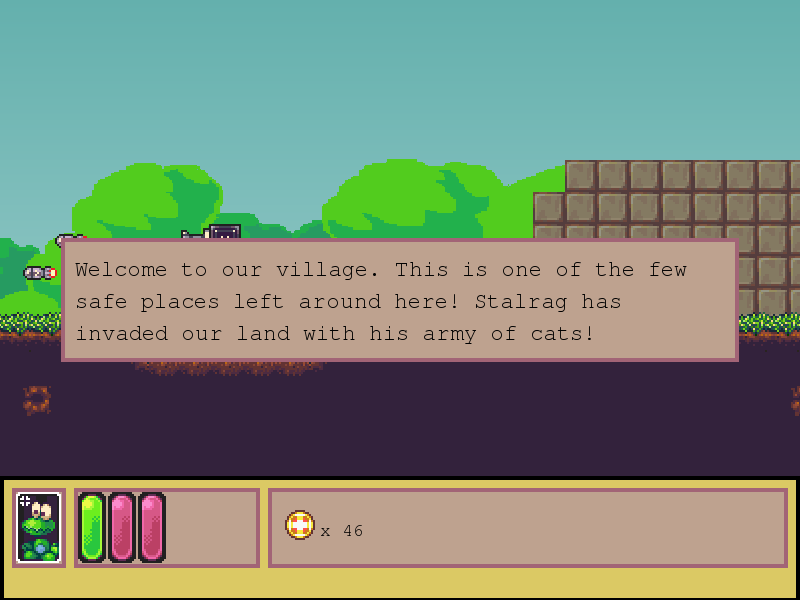Screen dimensions: 800x600
Task: Select the frog character portrait
Action: pyautogui.click(x=39, y=528)
